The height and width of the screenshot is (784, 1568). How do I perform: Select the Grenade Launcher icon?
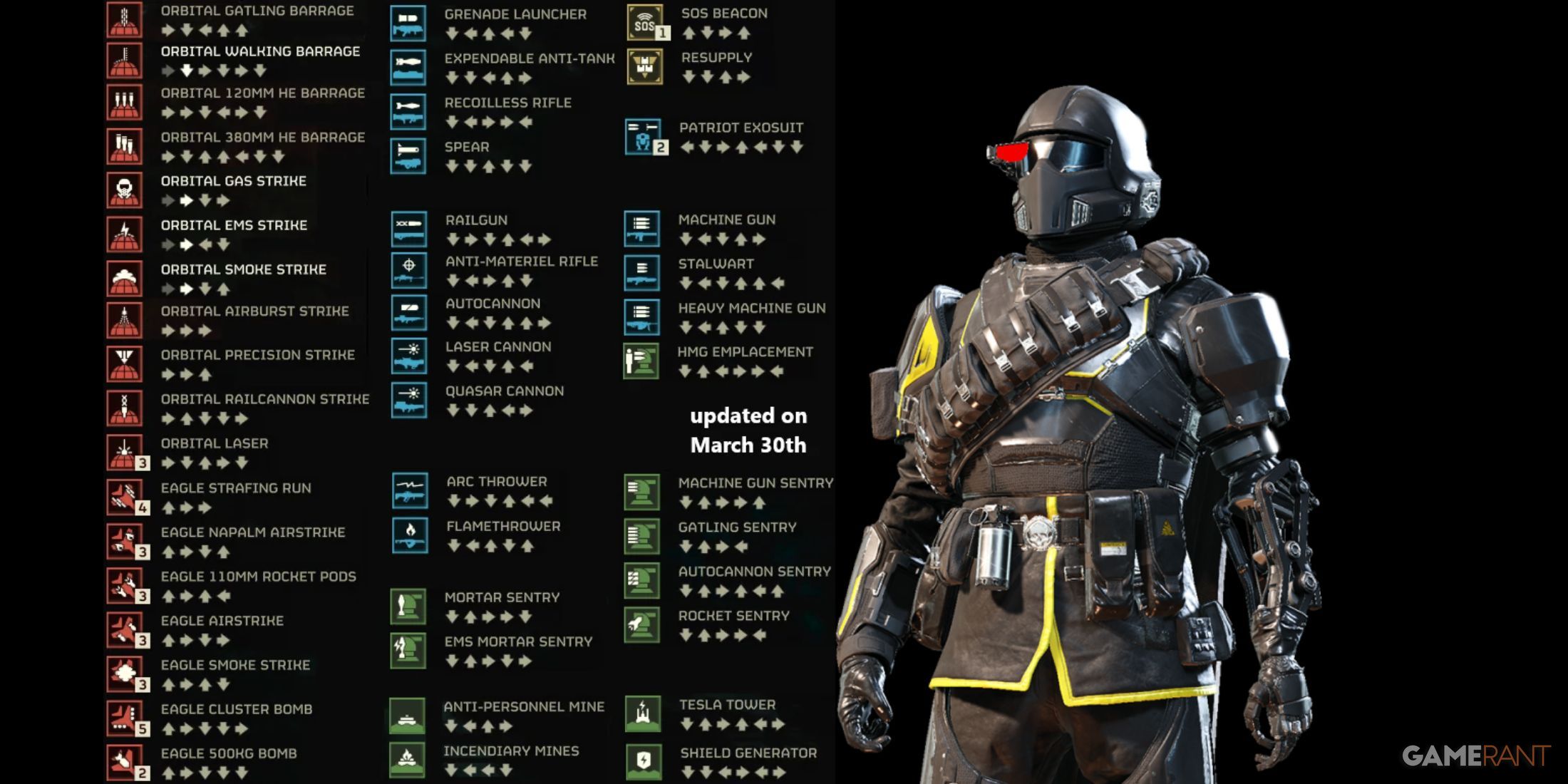408,23
